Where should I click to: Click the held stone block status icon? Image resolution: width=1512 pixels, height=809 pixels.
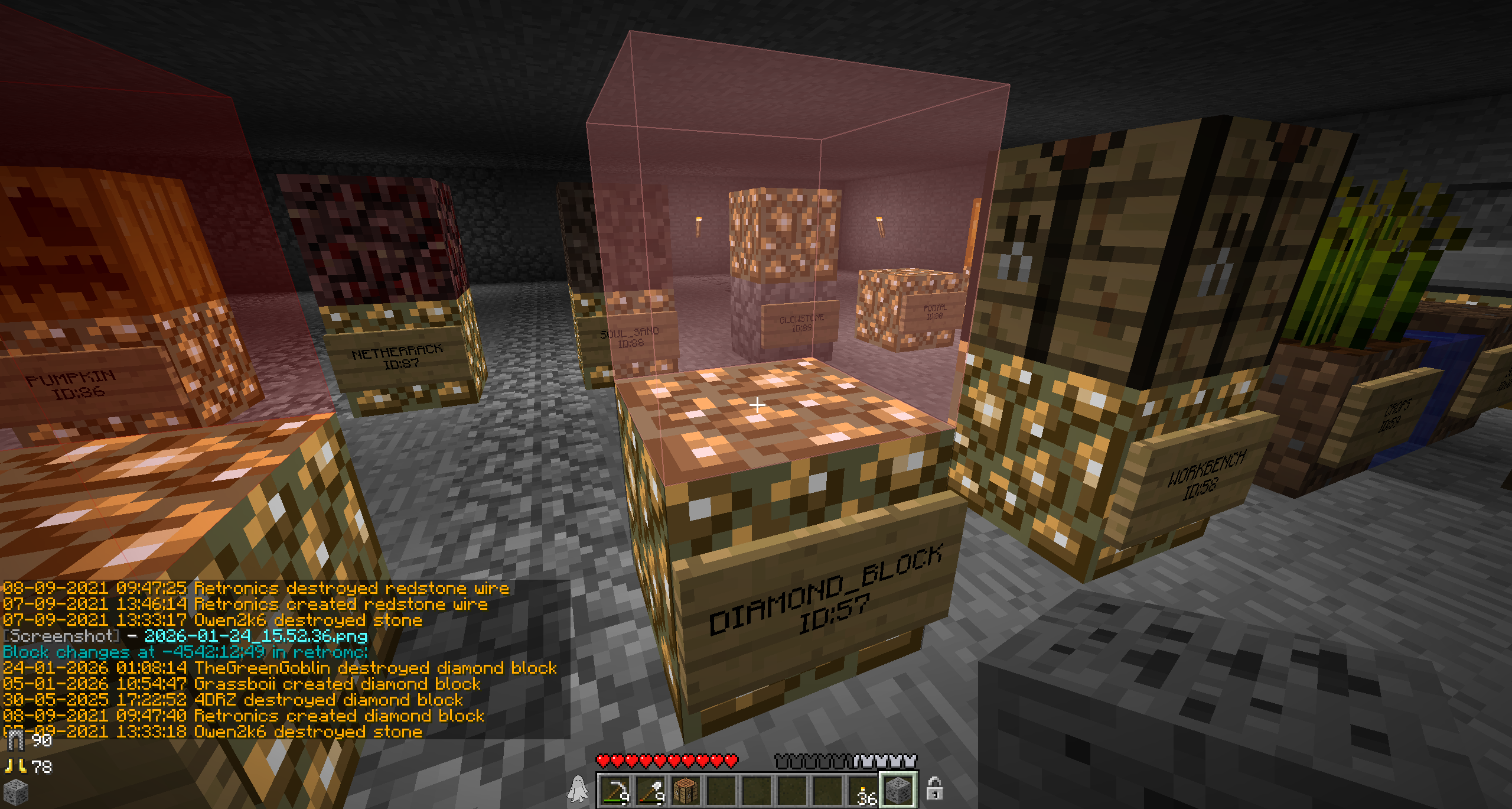tap(15, 792)
